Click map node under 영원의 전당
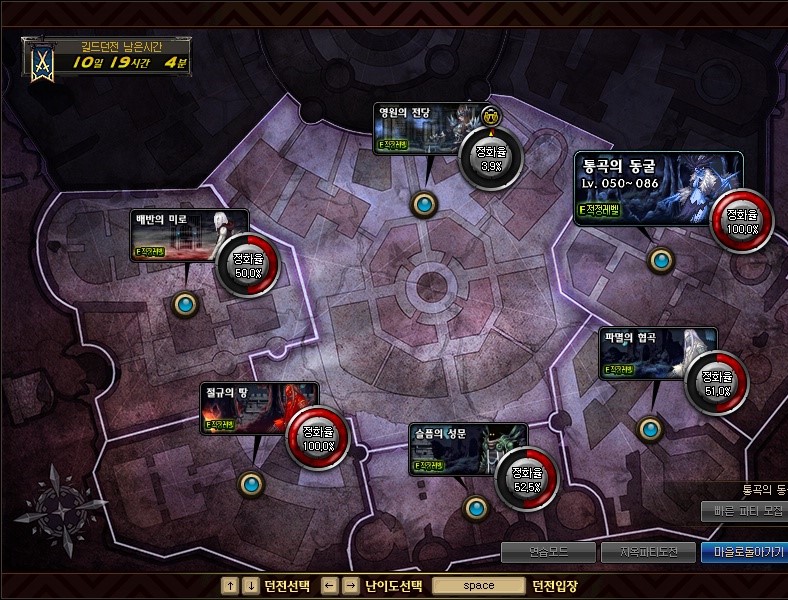The height and width of the screenshot is (600, 788). (424, 205)
